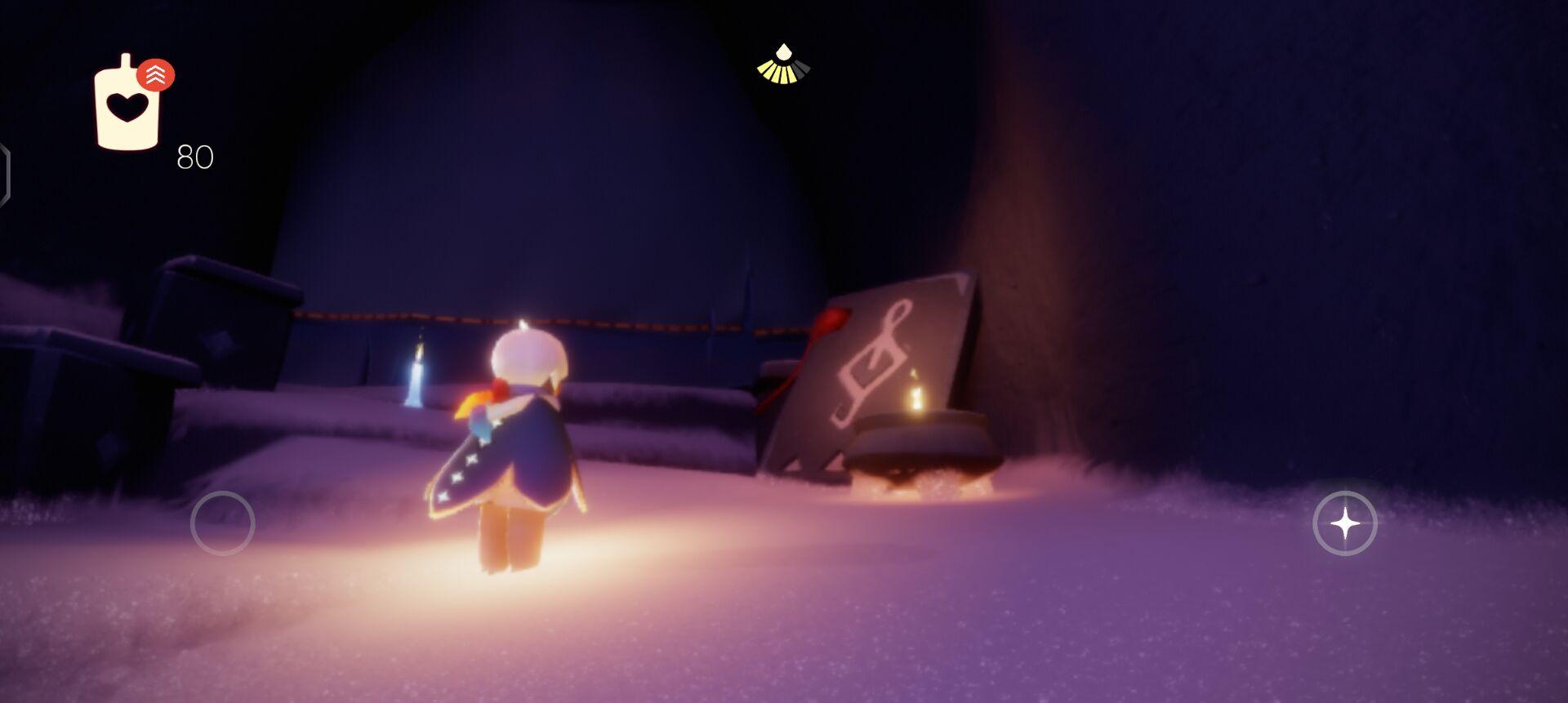Image resolution: width=1568 pixels, height=703 pixels.
Task: Tap the cape energy fan indicator
Action: [783, 65]
